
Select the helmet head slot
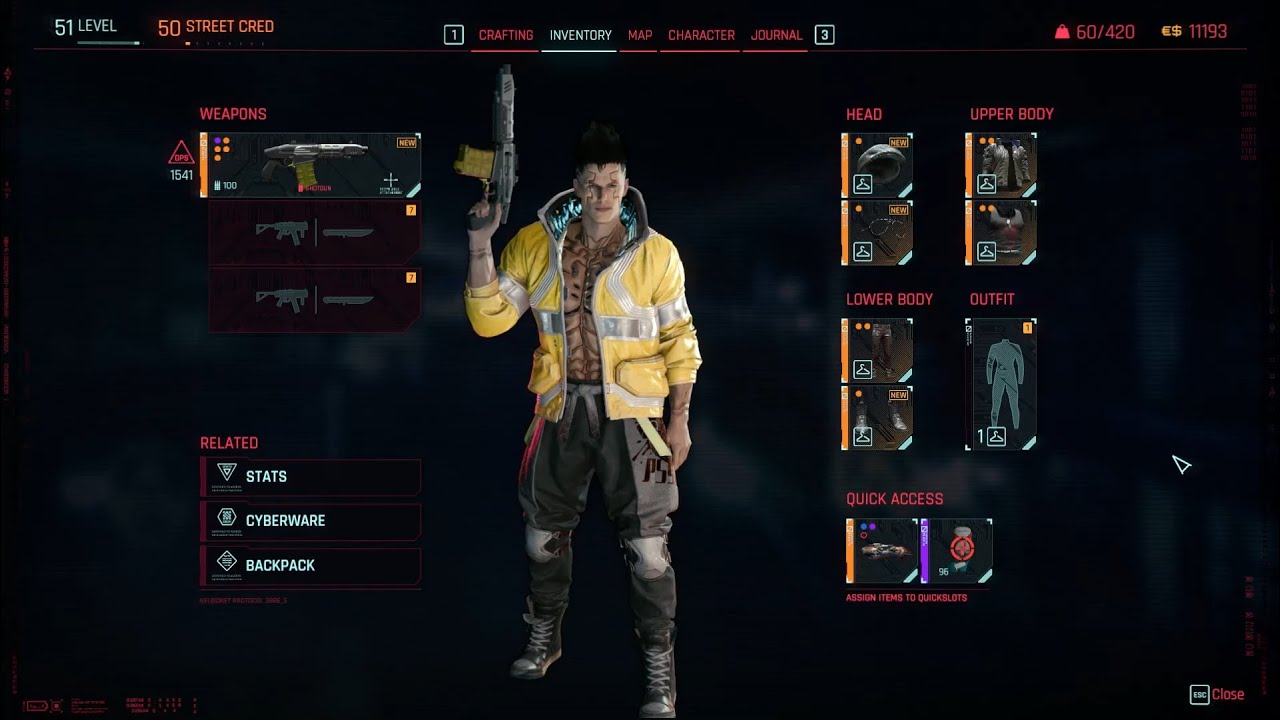click(877, 165)
